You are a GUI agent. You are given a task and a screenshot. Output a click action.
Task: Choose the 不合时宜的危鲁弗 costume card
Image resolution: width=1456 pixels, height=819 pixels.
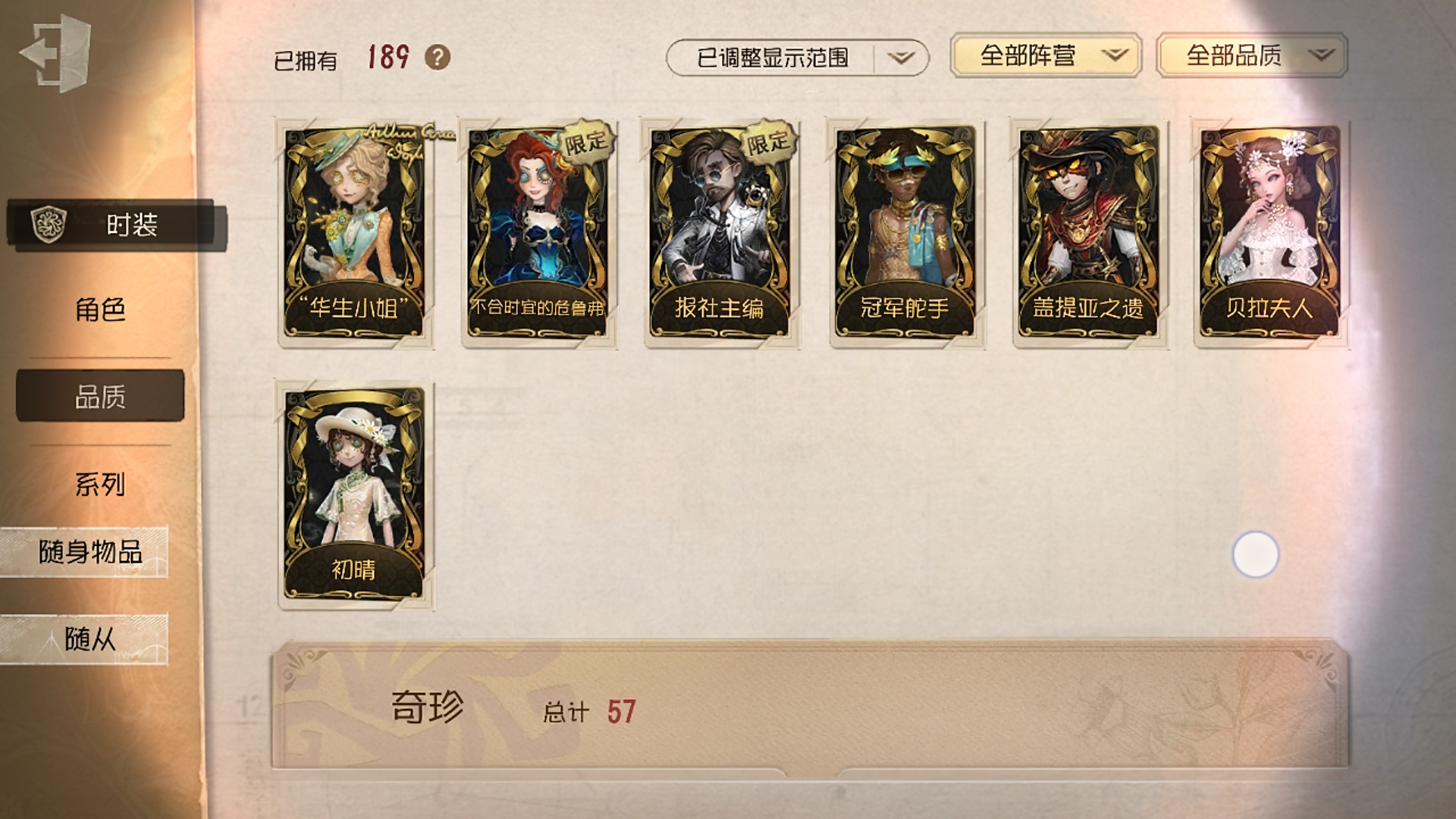(538, 232)
